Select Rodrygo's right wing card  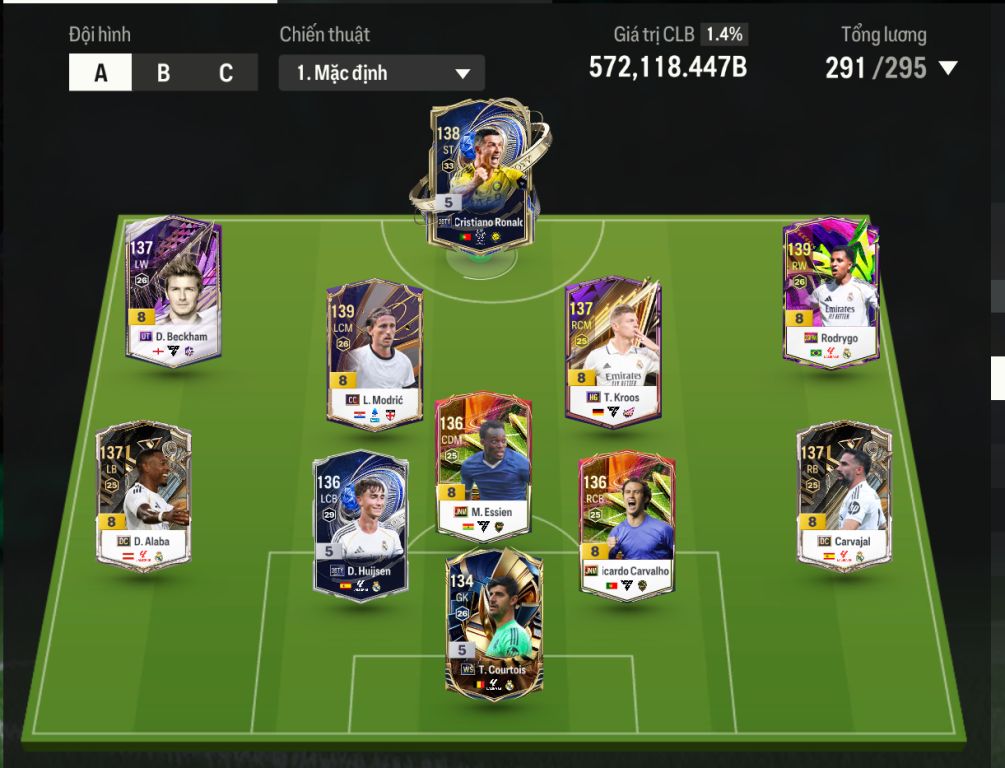click(x=831, y=291)
